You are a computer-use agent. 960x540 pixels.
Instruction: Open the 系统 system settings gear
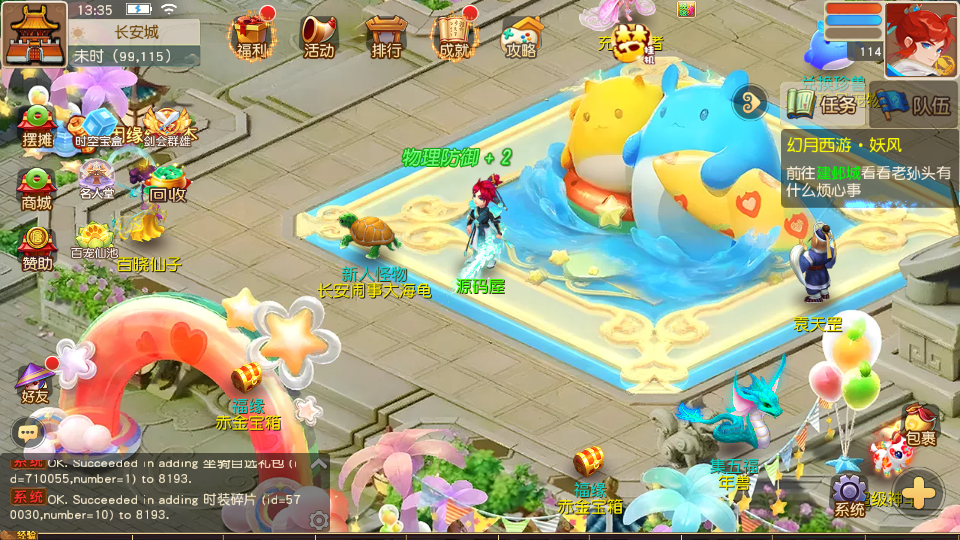850,494
